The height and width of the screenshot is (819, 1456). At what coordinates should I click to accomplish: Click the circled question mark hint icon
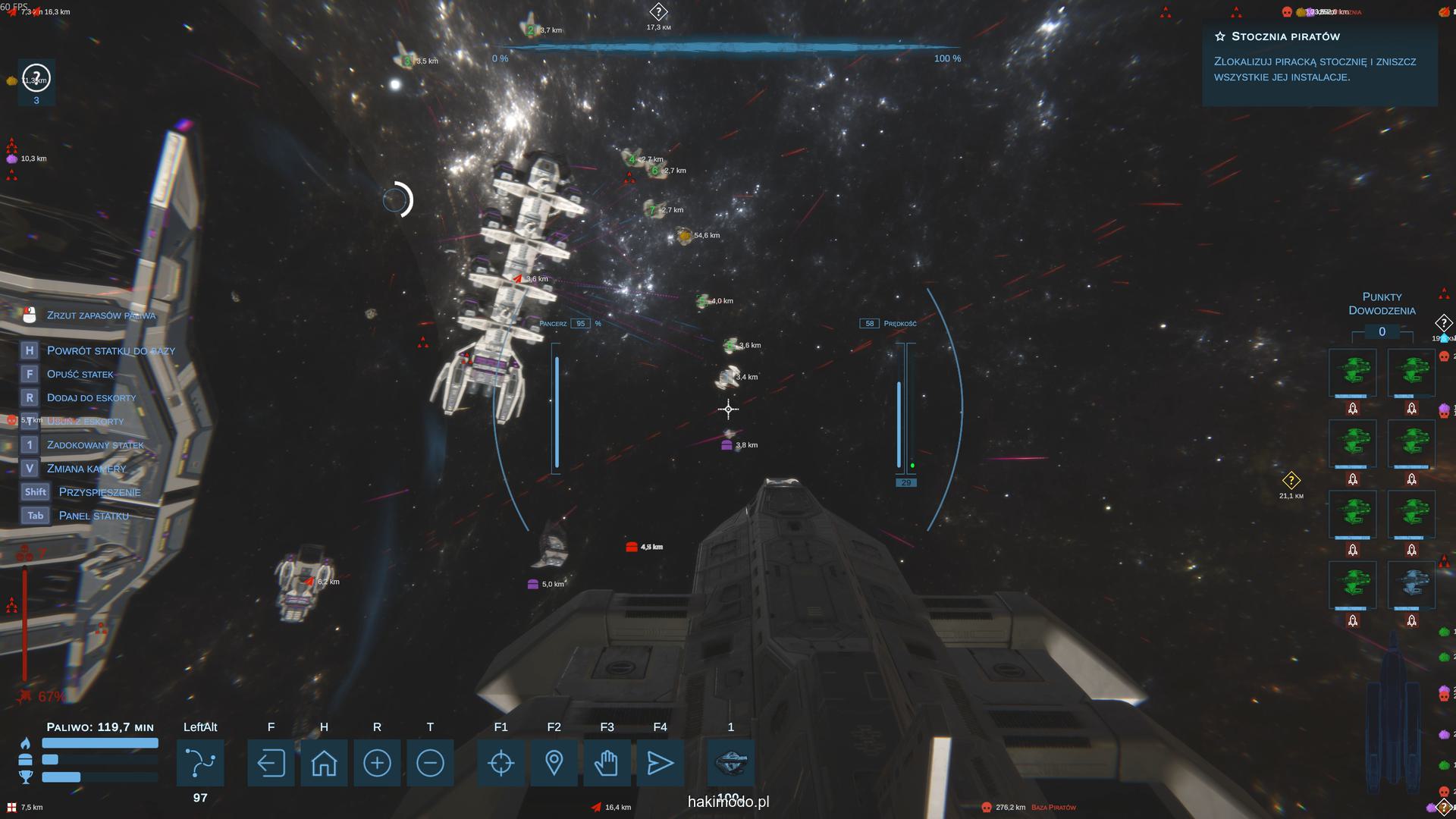click(x=36, y=77)
